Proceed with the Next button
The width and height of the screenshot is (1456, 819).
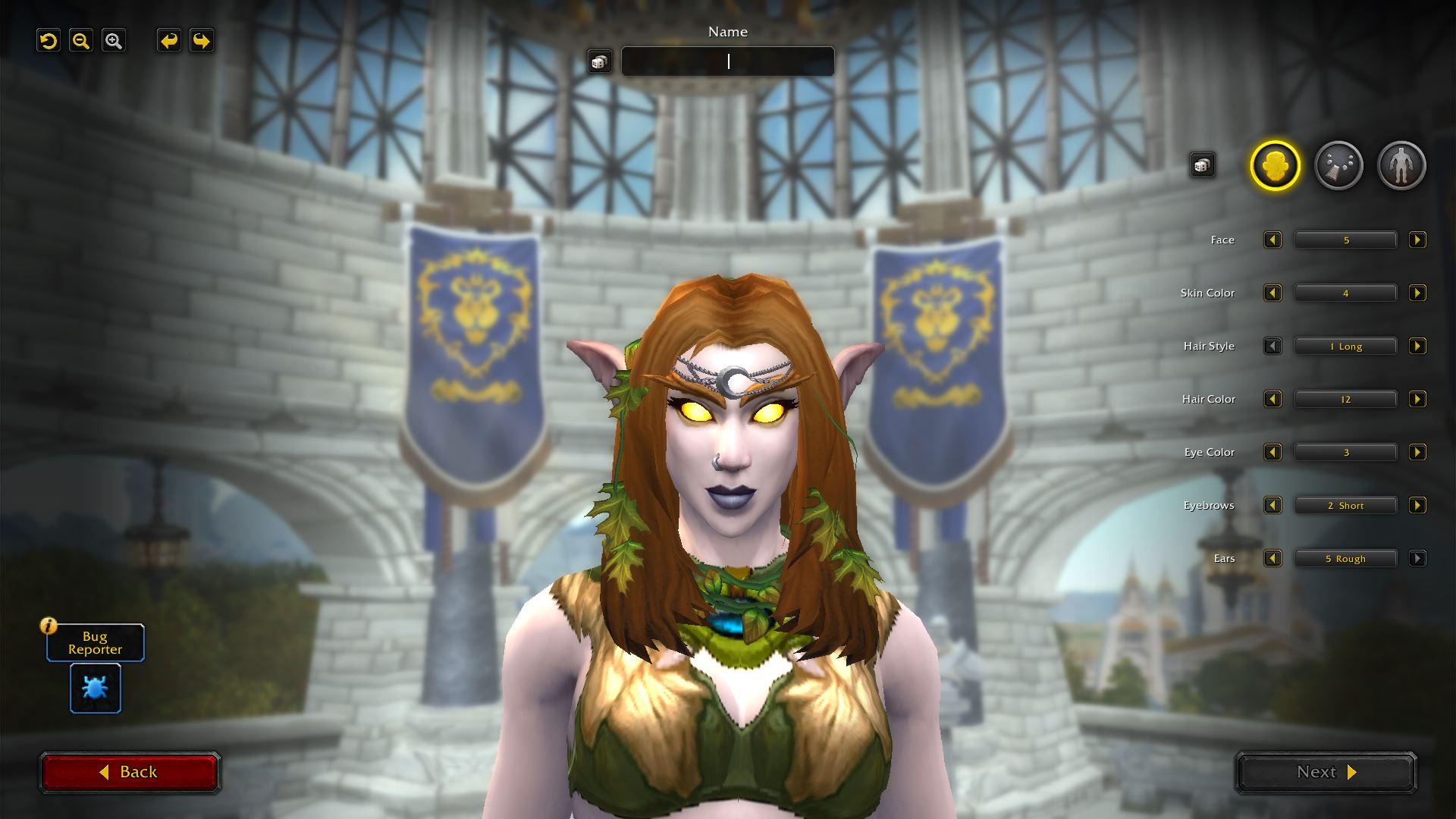(x=1326, y=772)
